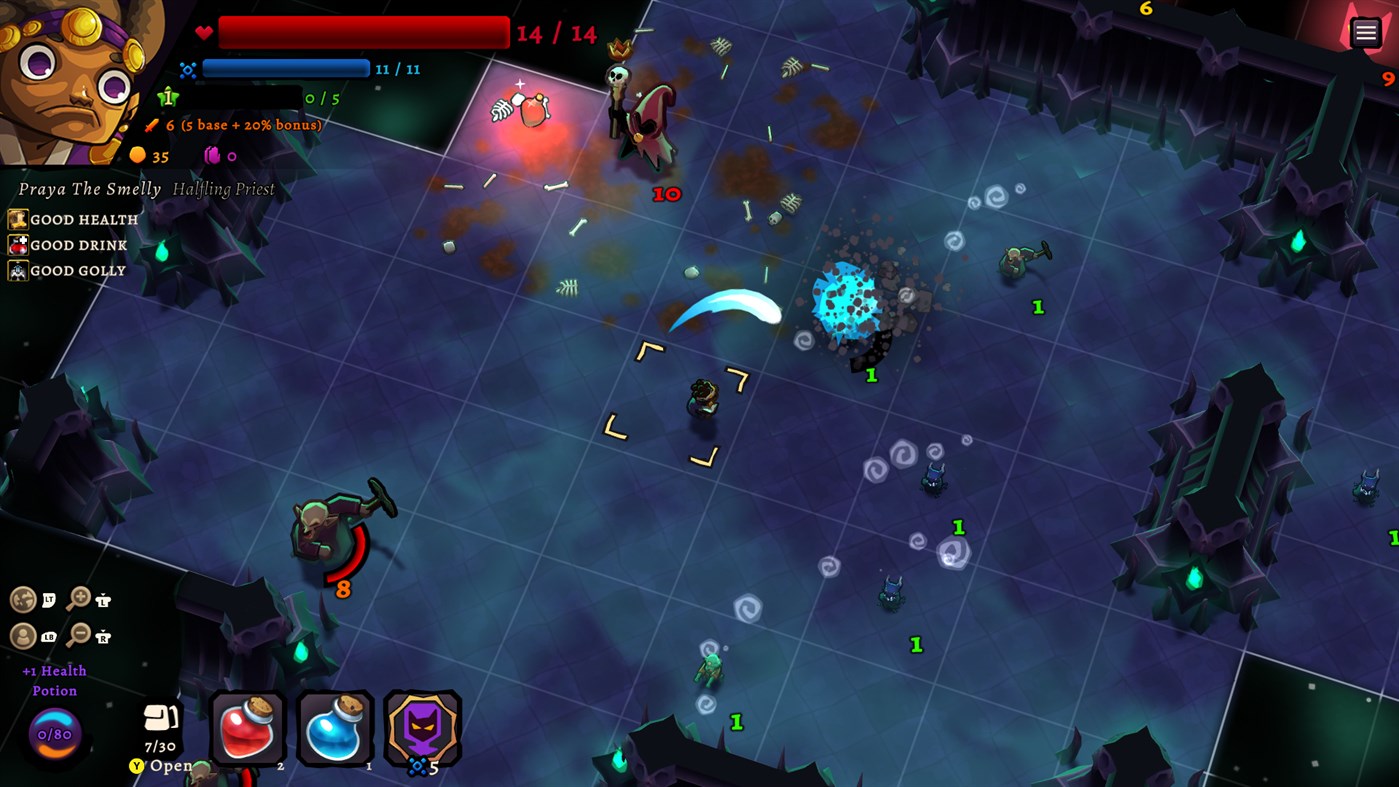Select the blue mana potion in the hotbar

[x=334, y=728]
